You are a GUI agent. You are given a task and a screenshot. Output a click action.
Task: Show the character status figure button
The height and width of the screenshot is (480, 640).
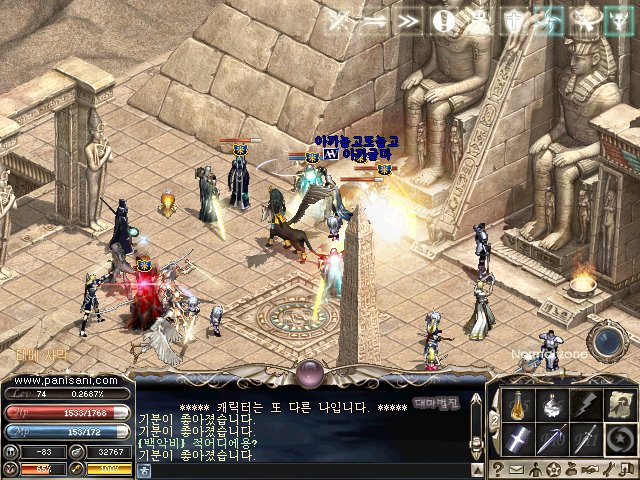tap(535, 469)
